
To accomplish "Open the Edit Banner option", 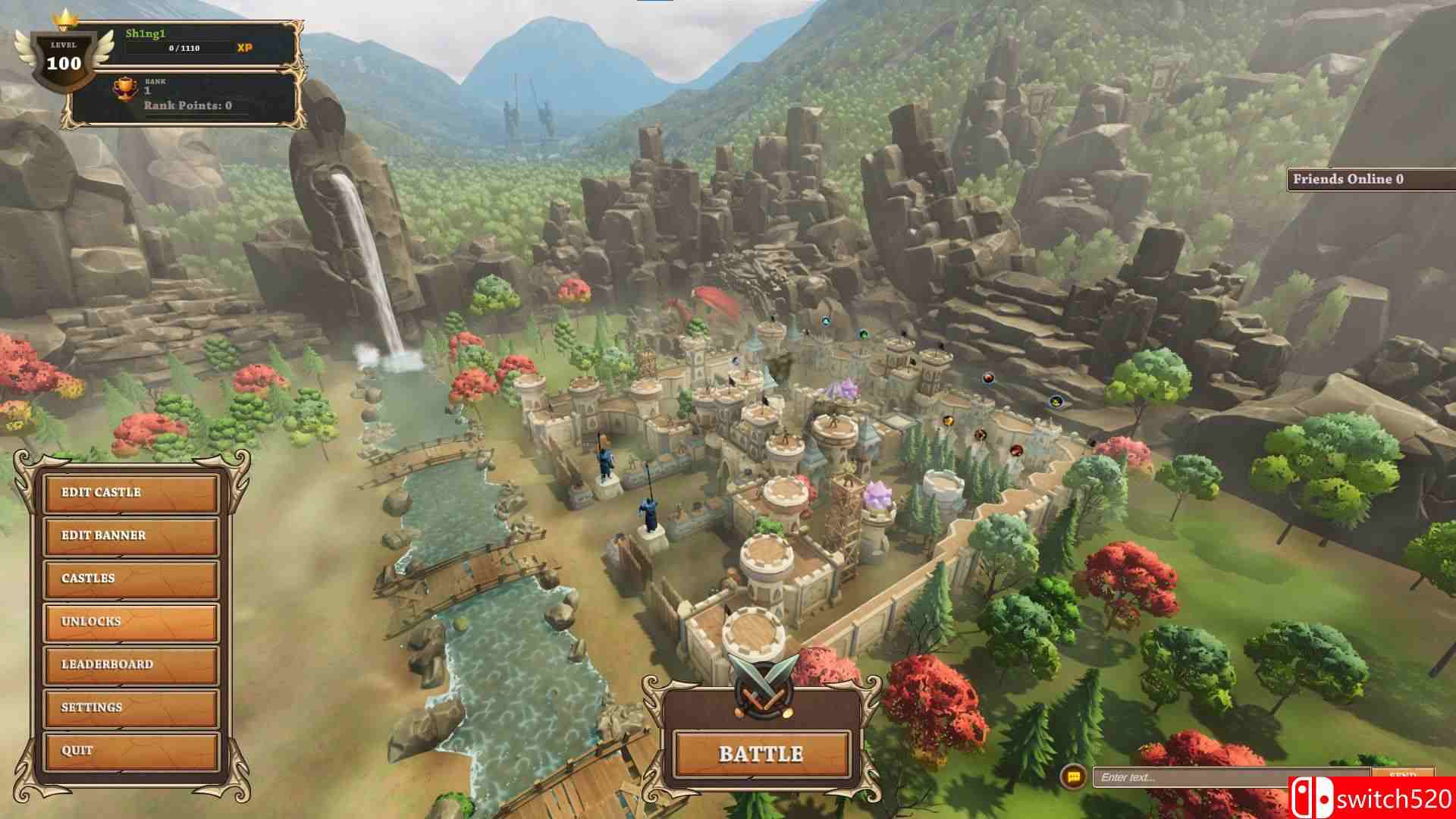I will point(130,535).
